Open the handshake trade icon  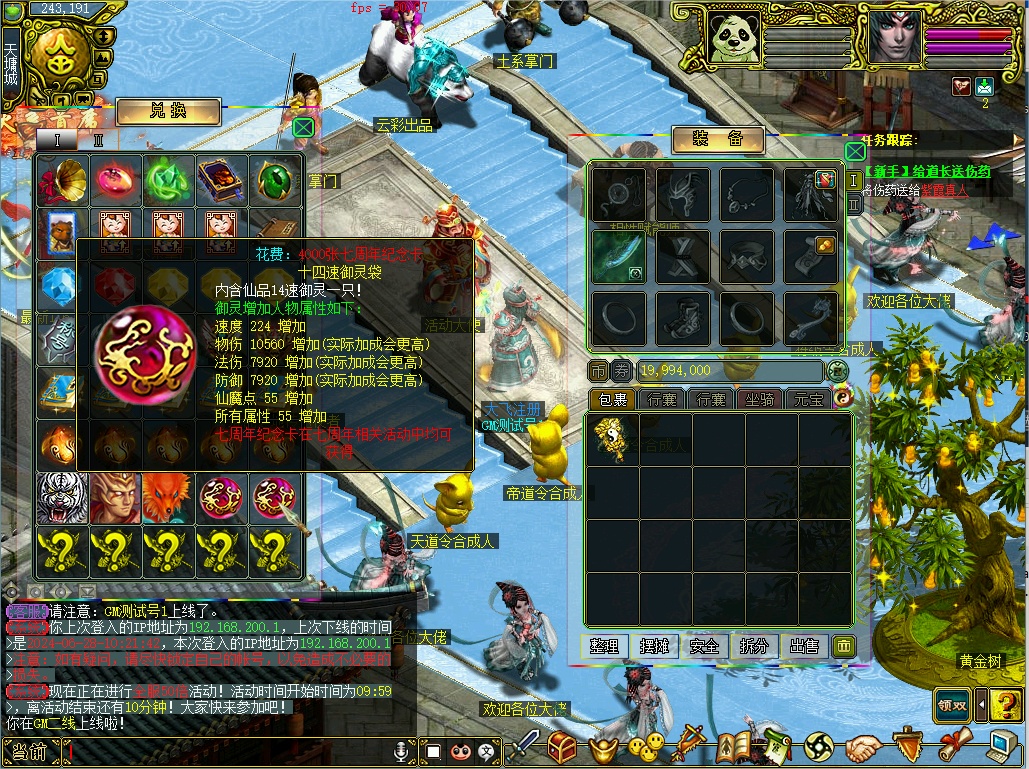[x=862, y=746]
